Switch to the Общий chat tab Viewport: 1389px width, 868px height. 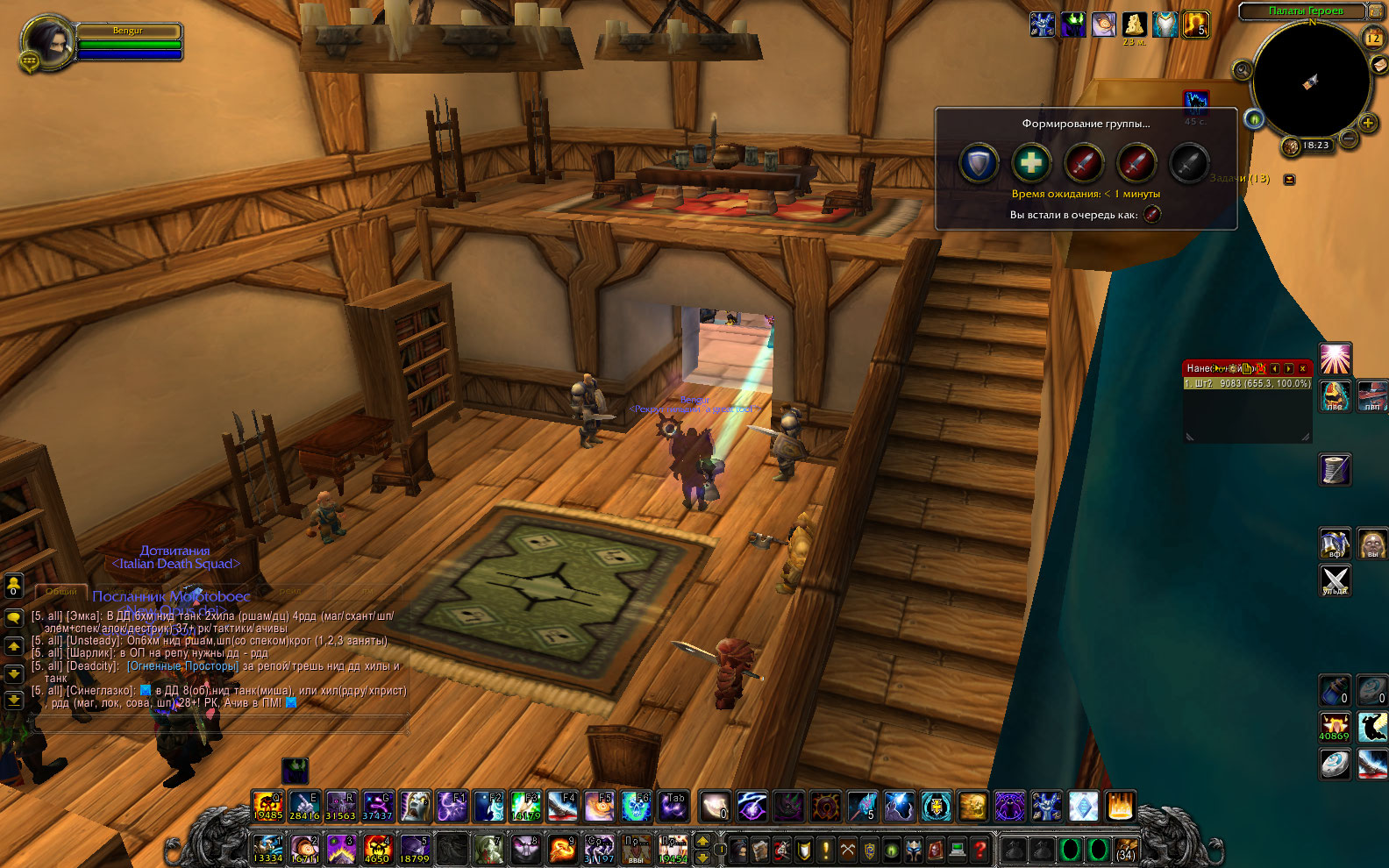(61, 592)
